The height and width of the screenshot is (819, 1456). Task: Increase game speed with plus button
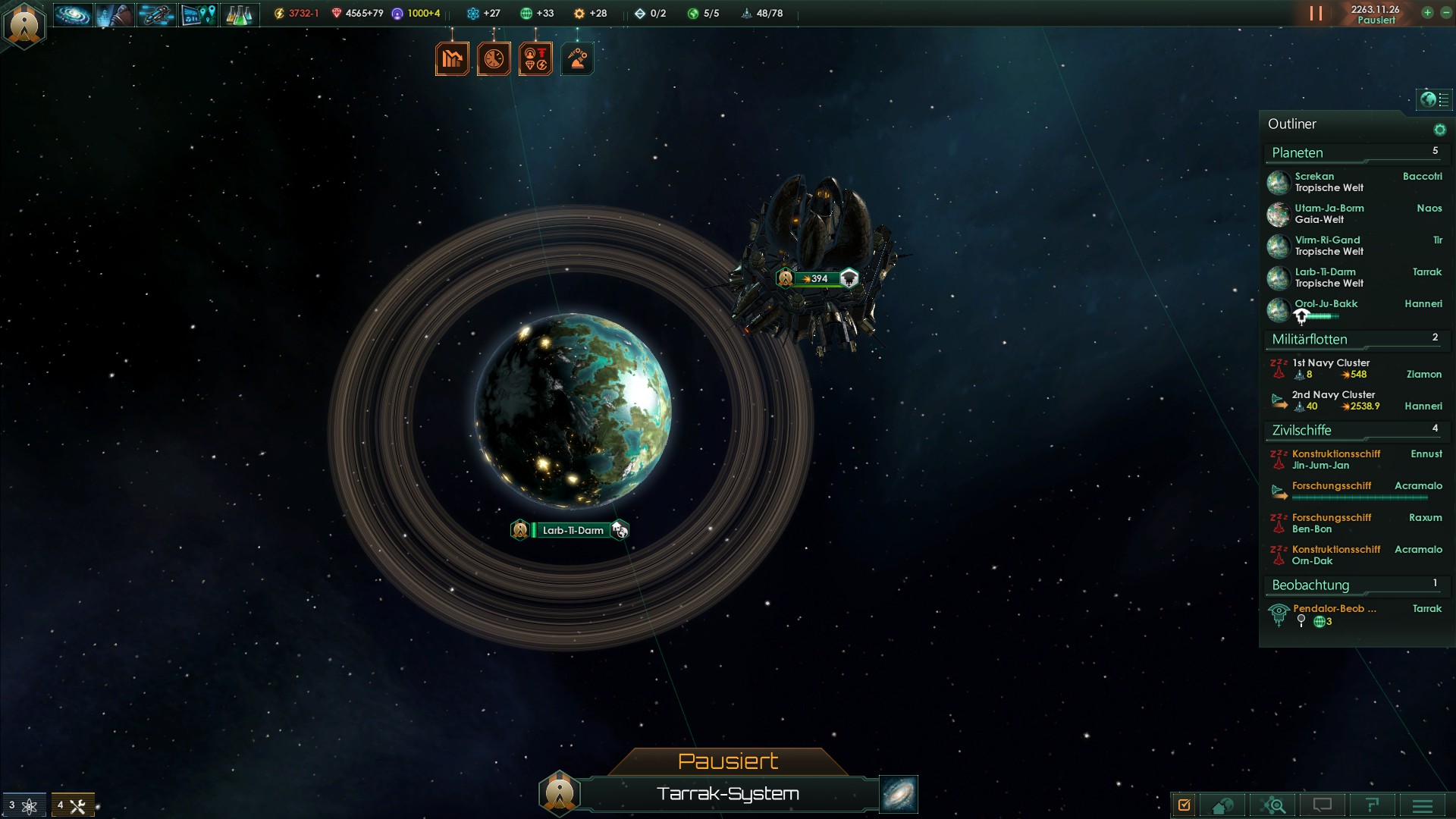point(1427,13)
